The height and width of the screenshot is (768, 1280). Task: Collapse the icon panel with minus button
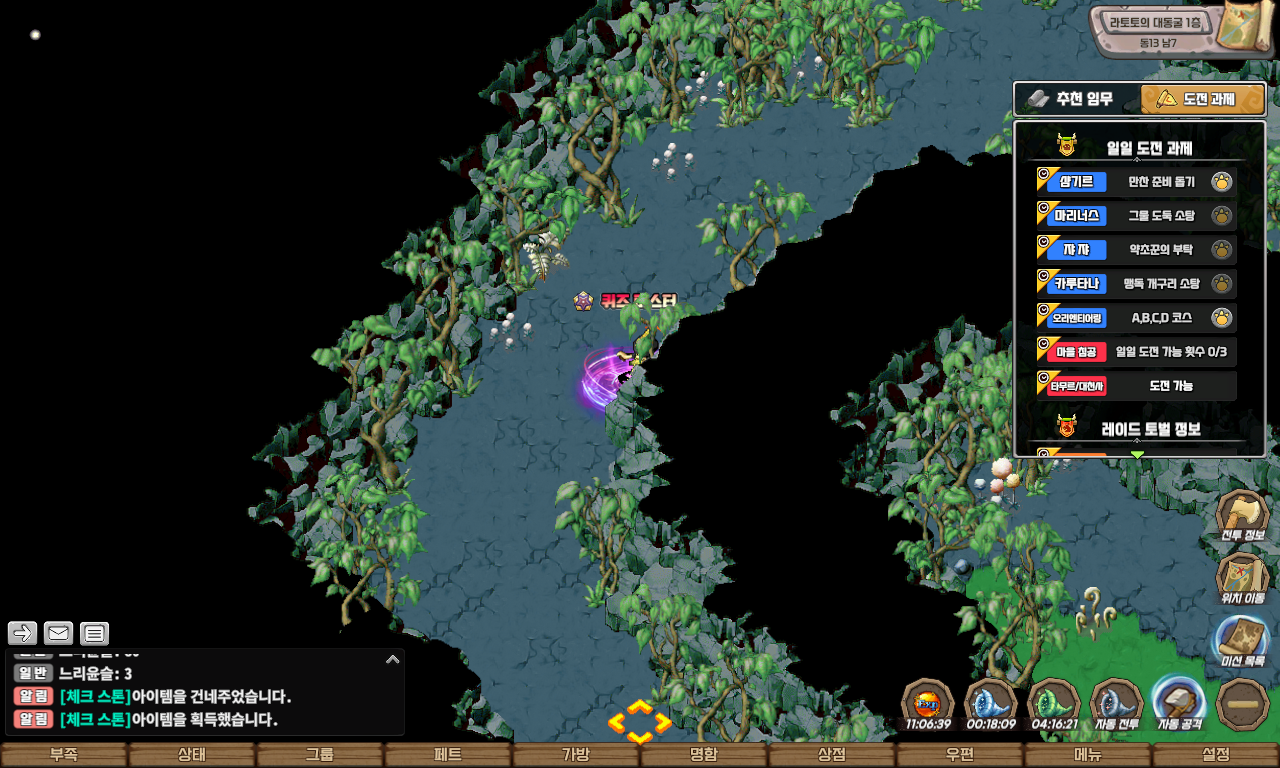click(x=1243, y=704)
